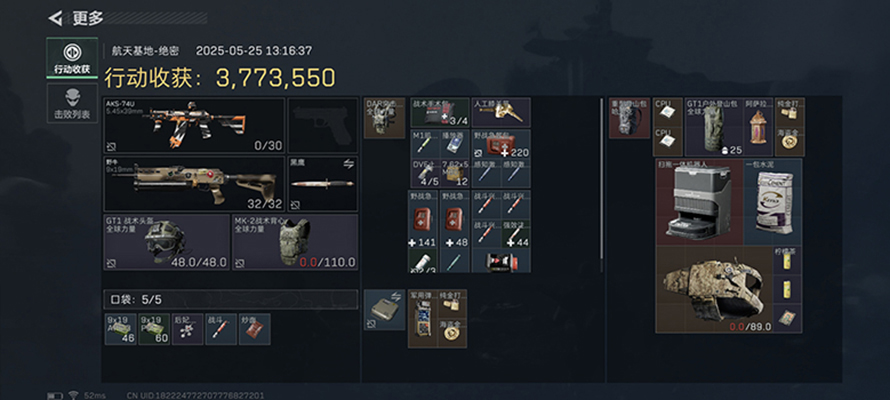The image size is (890, 400).
Task: Select the AKS-74U rifle slot
Action: pyautogui.click(x=194, y=125)
